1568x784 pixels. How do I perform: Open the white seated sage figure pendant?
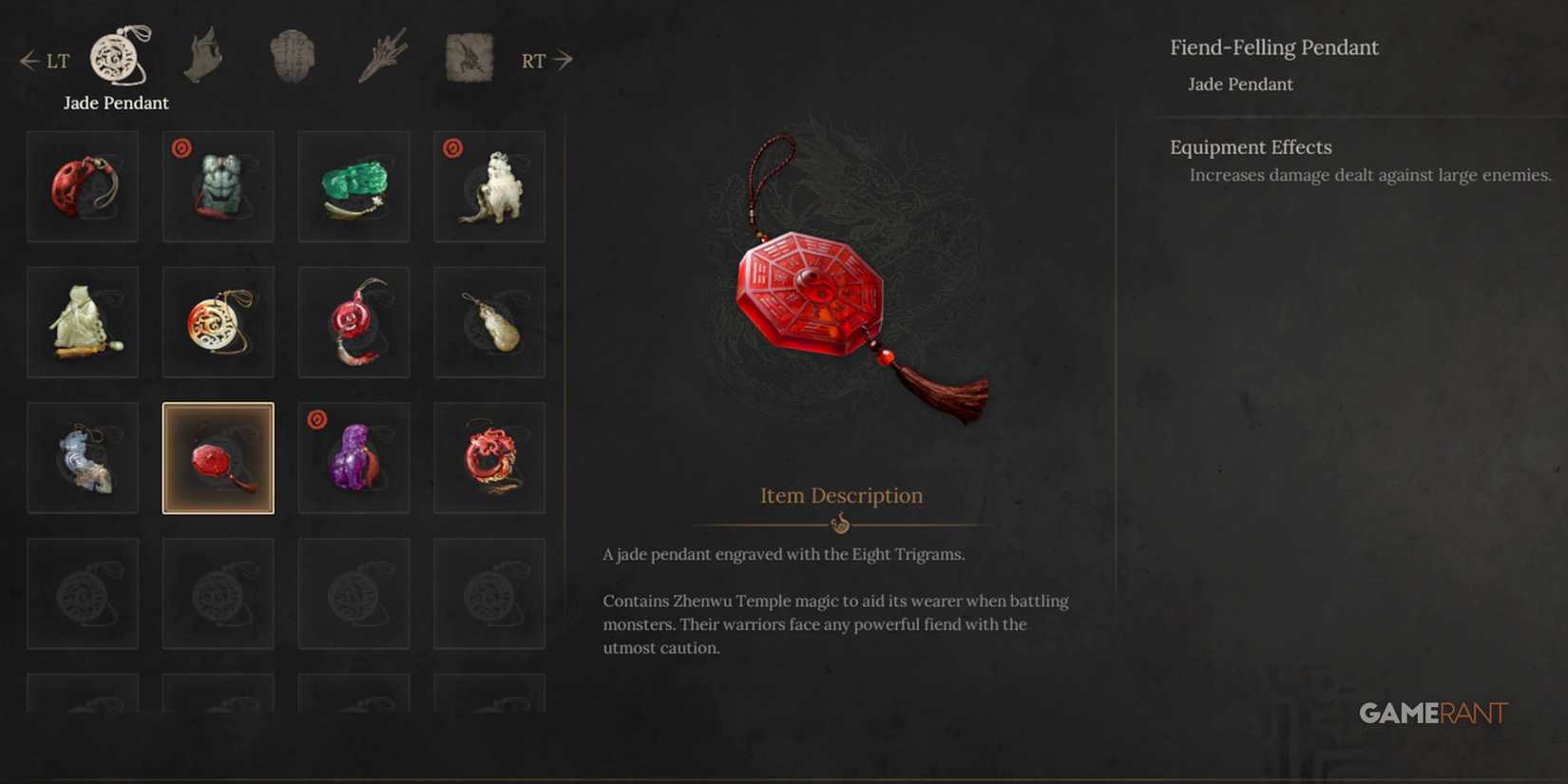[x=83, y=321]
